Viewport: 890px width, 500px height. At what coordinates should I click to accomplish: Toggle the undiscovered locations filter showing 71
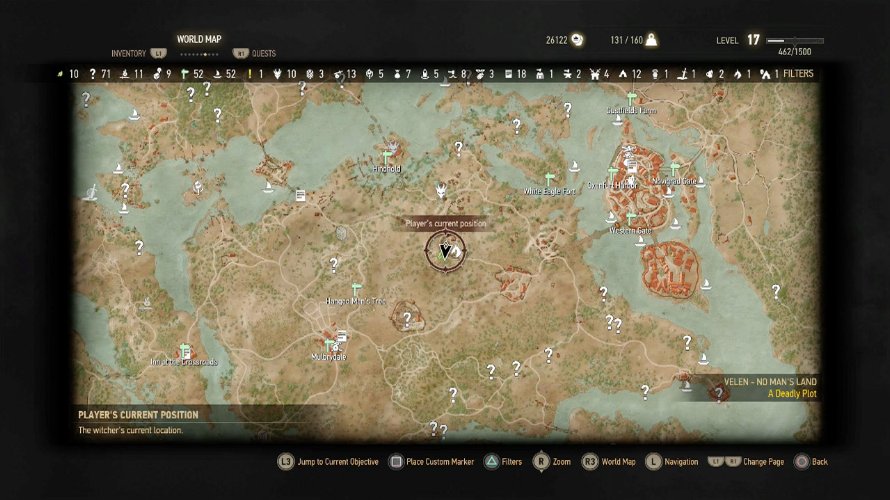tap(99, 74)
